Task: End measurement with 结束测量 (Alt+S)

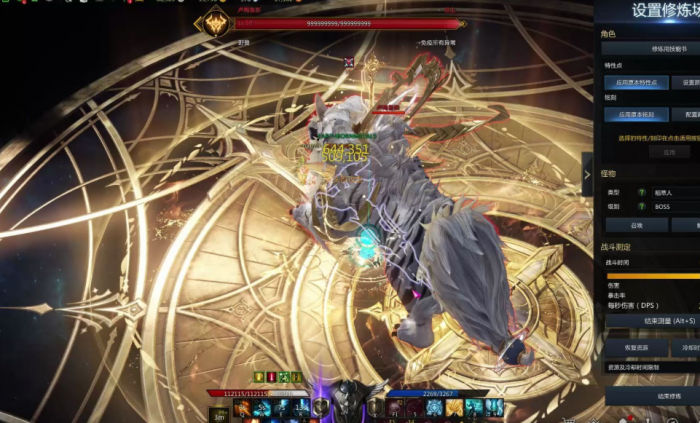Action: [x=652, y=320]
